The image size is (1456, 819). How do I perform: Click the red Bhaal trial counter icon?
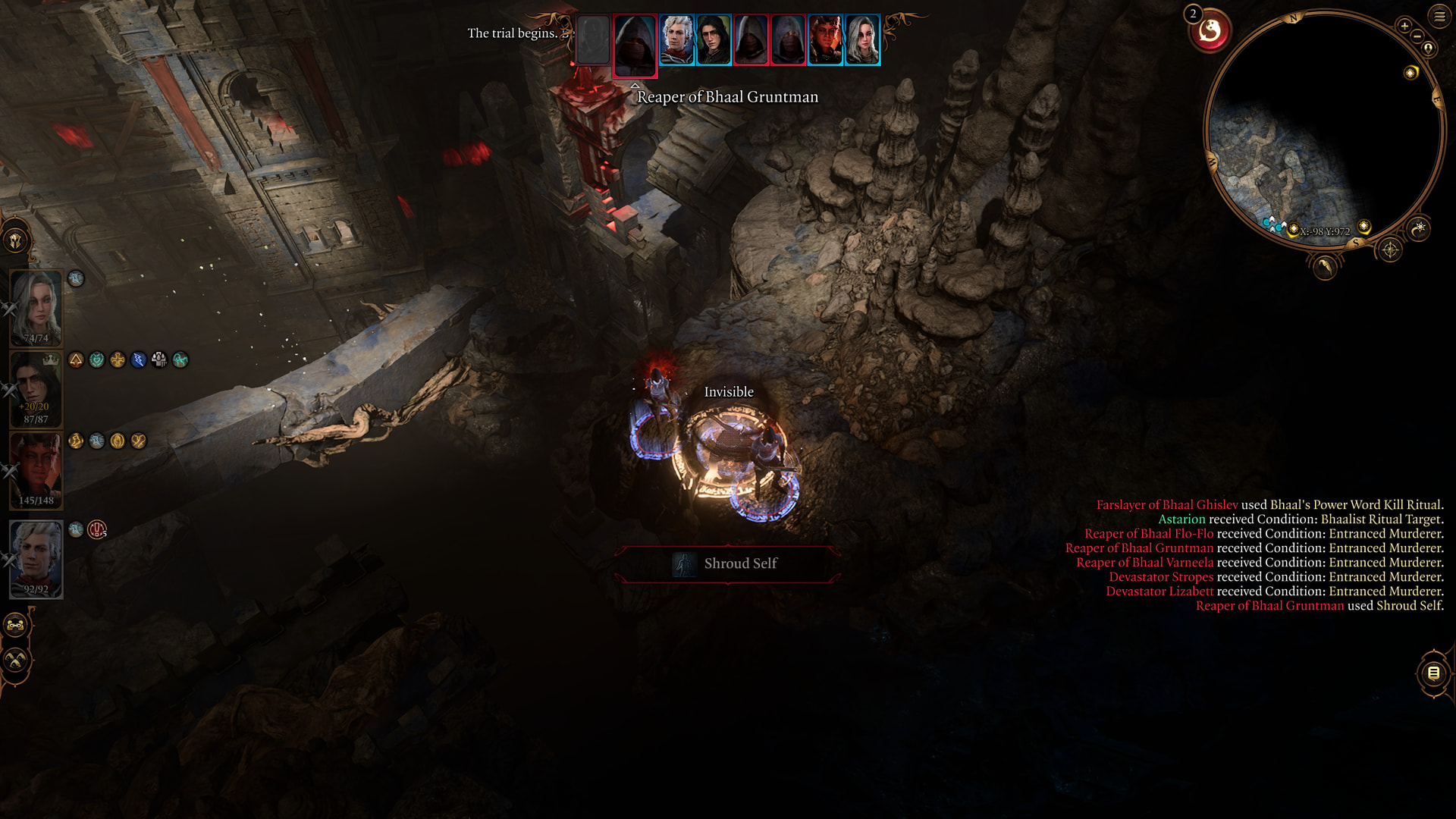click(1210, 32)
